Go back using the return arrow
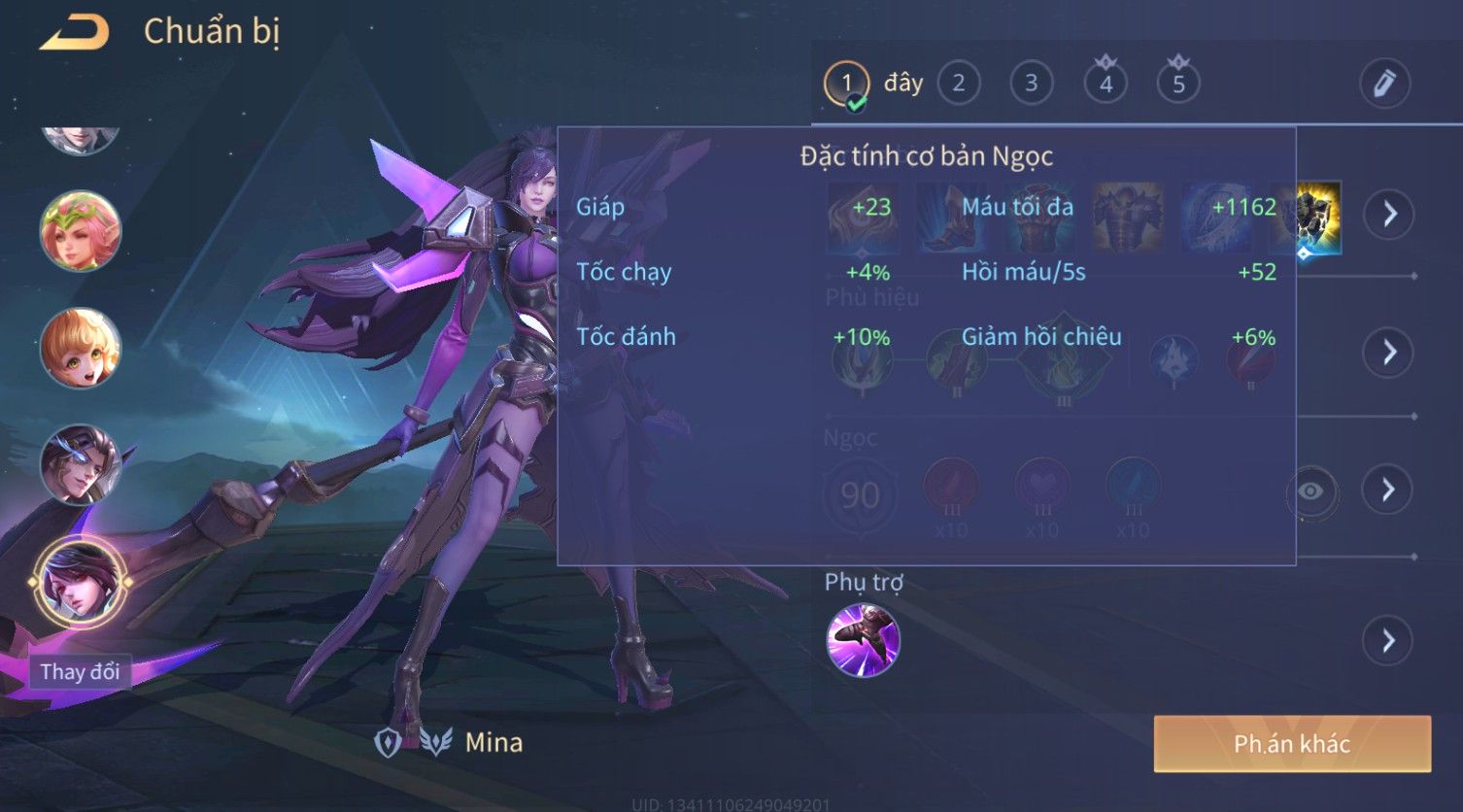1463x812 pixels. [x=74, y=33]
